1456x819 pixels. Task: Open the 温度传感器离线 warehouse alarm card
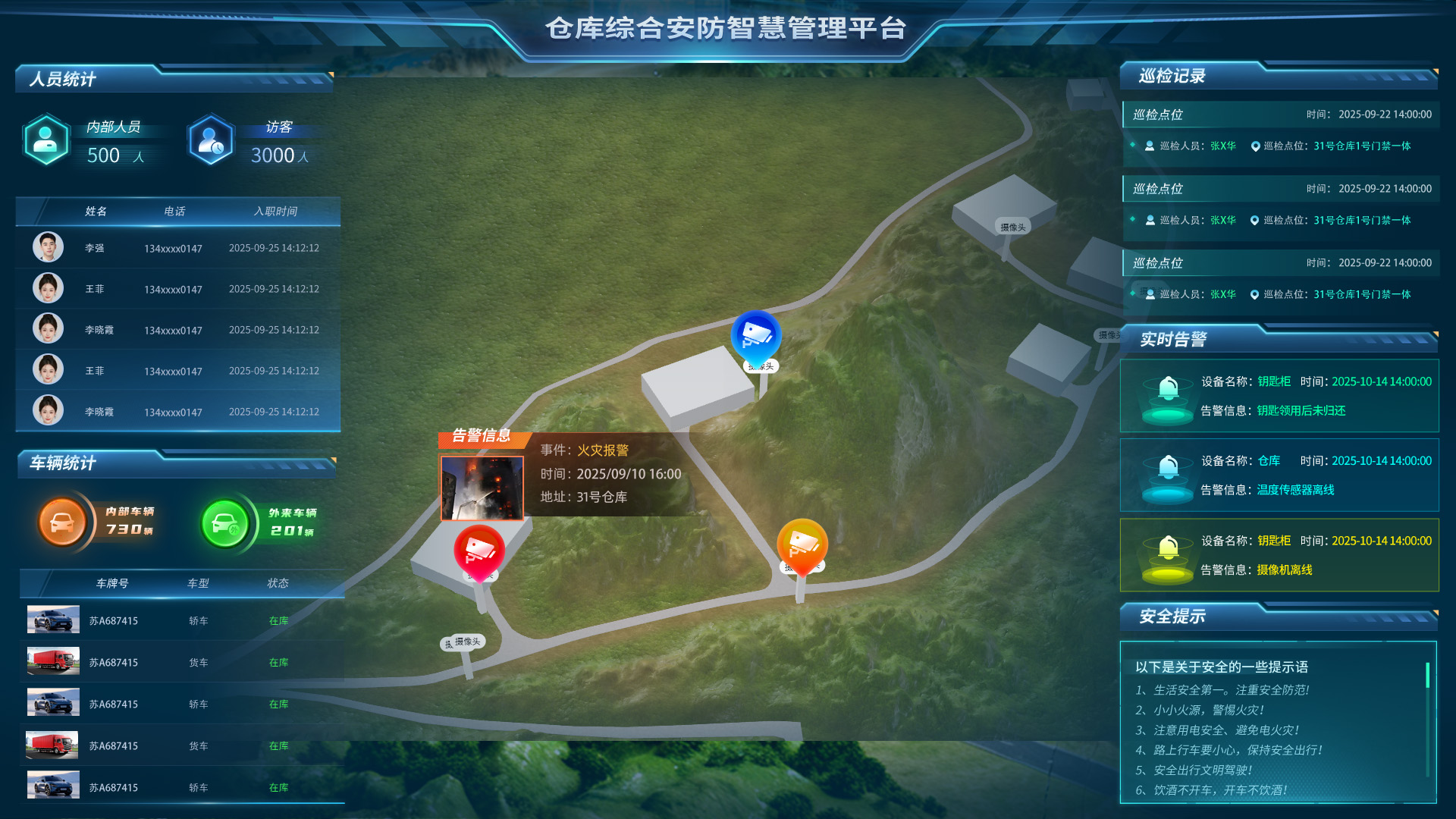1279,475
